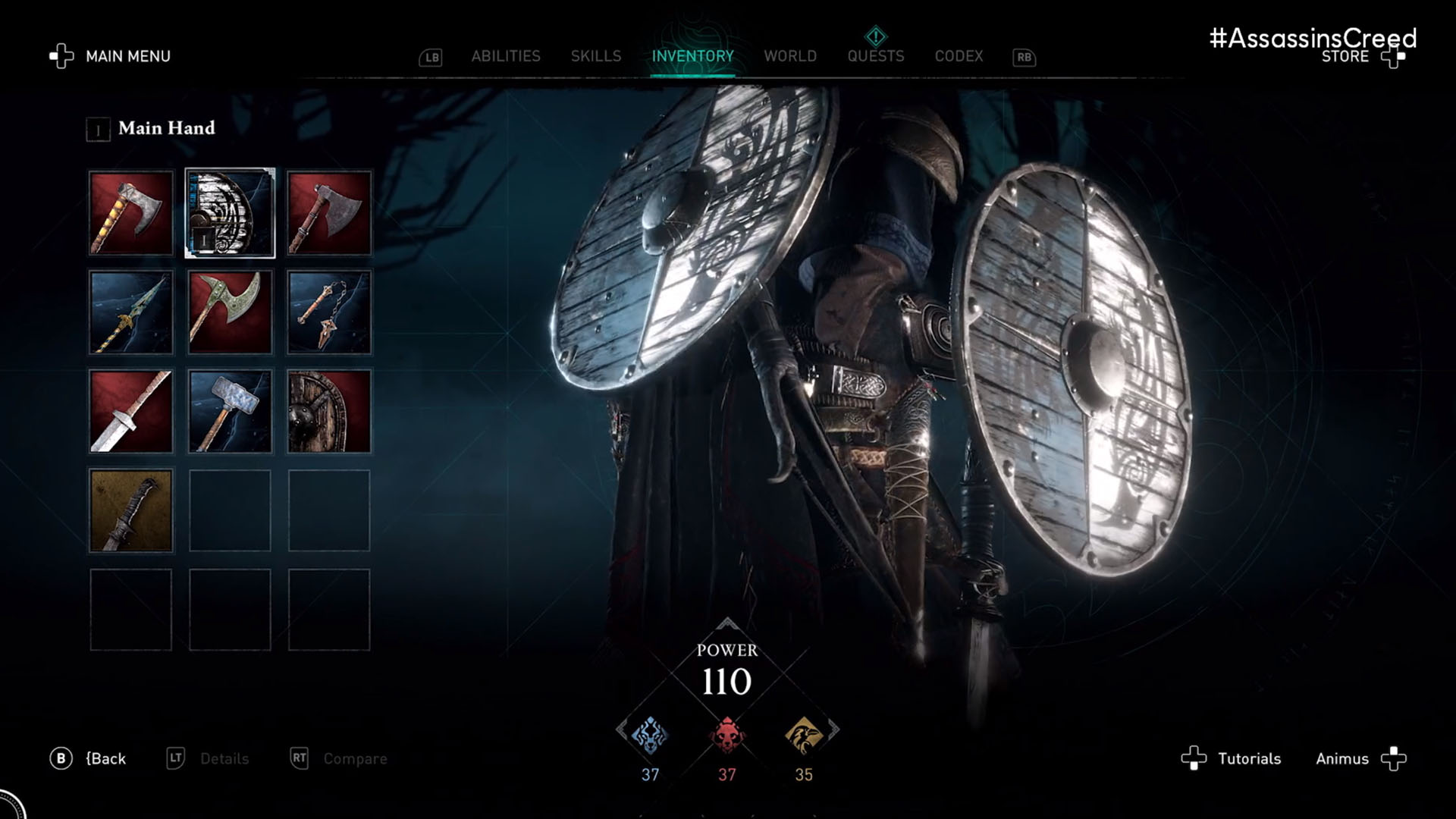Select the dagger in the bottom row
This screenshot has height=819, width=1456.
click(x=130, y=510)
